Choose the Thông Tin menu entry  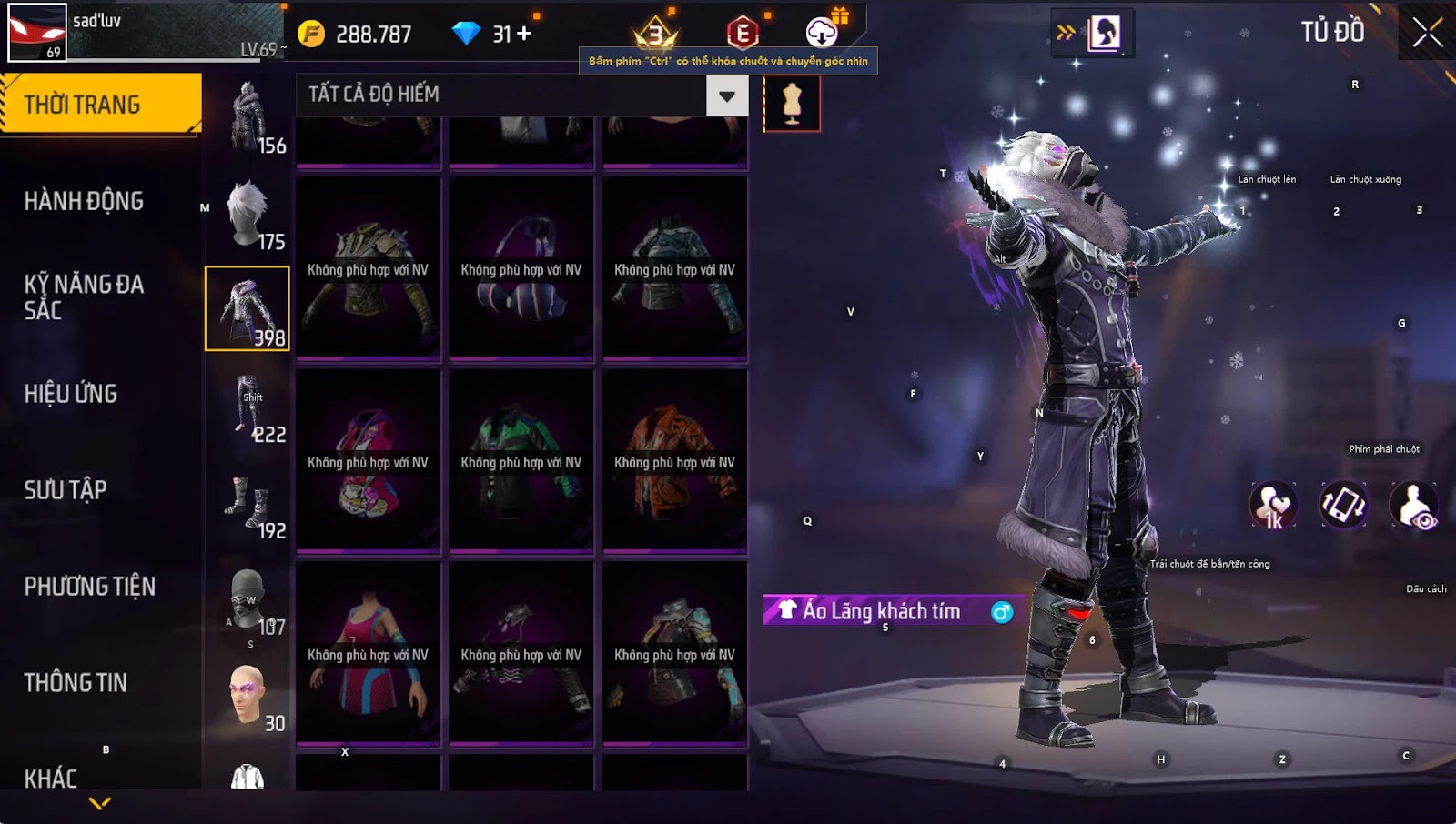point(76,683)
